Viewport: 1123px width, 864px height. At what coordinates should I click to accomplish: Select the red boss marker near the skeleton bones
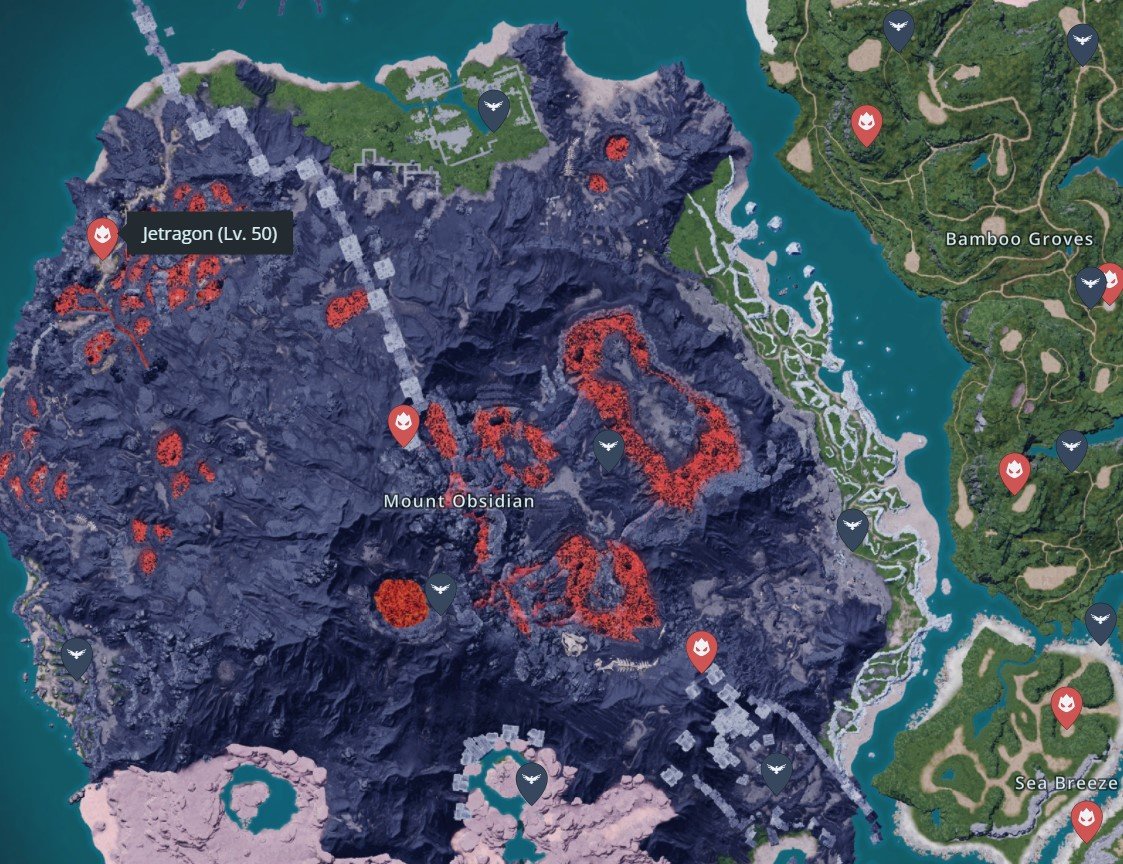tap(702, 650)
